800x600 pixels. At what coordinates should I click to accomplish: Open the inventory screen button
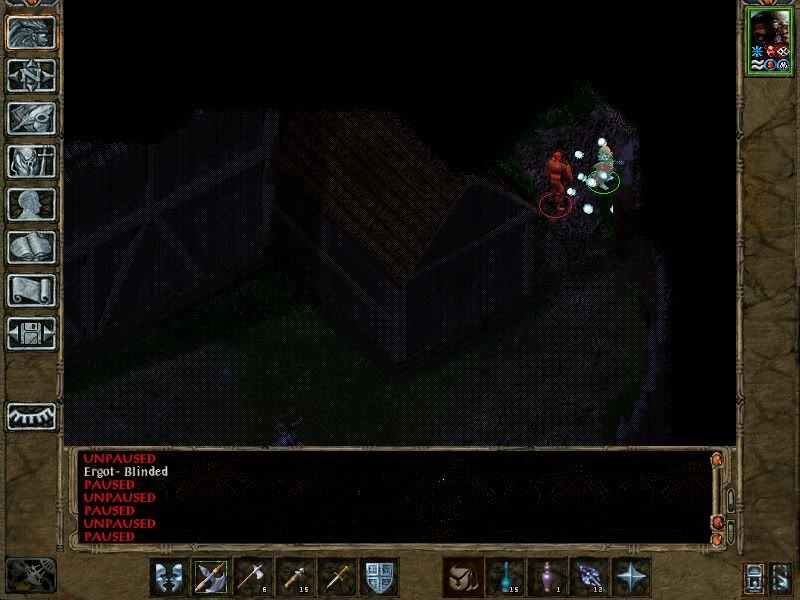[x=31, y=161]
